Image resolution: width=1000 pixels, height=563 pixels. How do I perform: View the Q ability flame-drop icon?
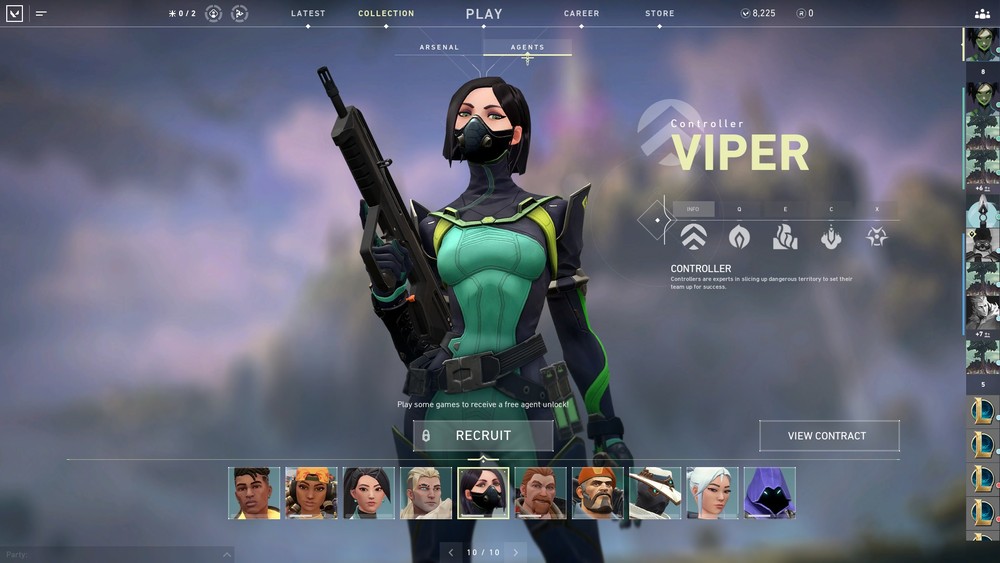[x=739, y=237]
